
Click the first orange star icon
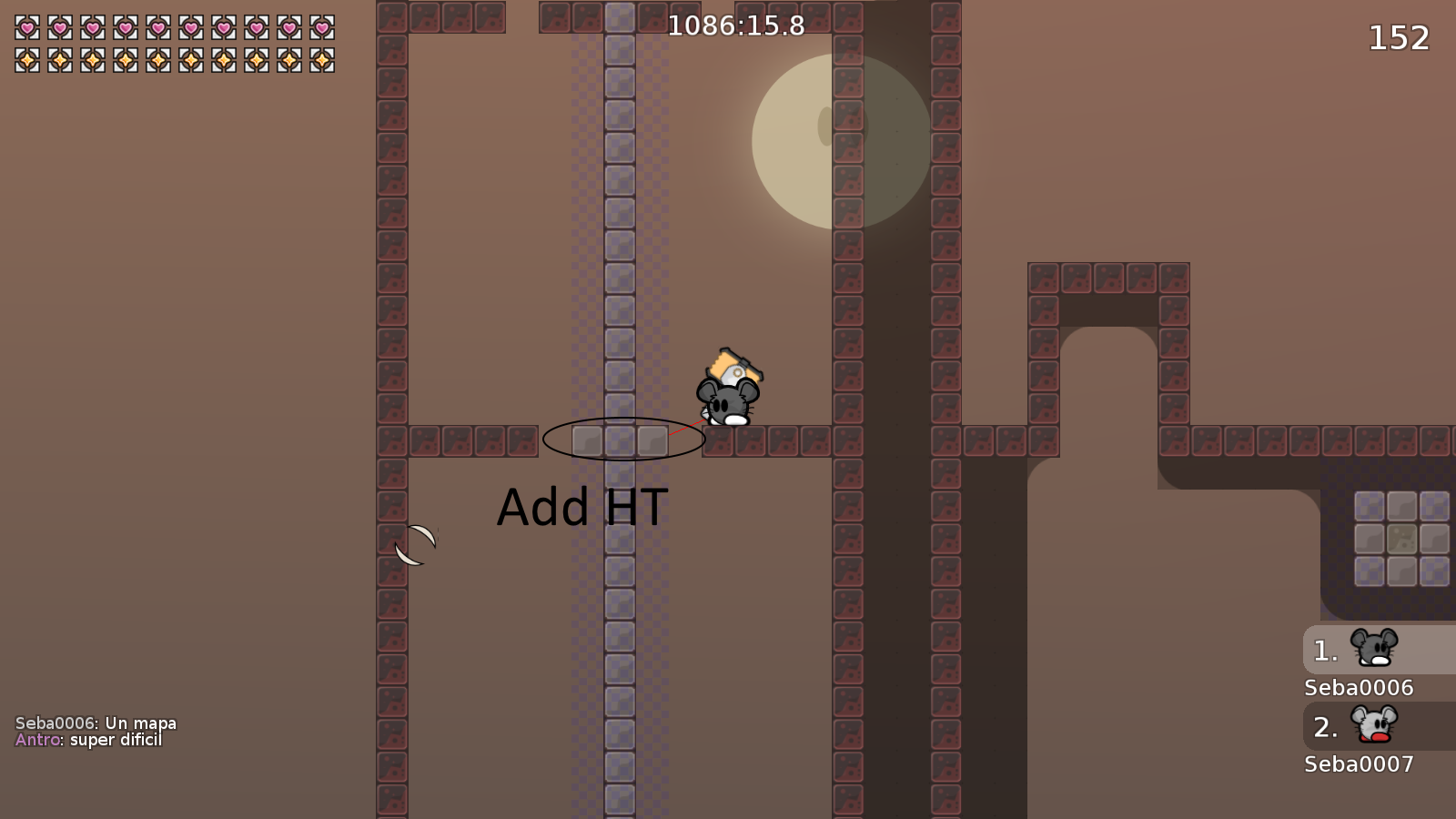[25, 57]
